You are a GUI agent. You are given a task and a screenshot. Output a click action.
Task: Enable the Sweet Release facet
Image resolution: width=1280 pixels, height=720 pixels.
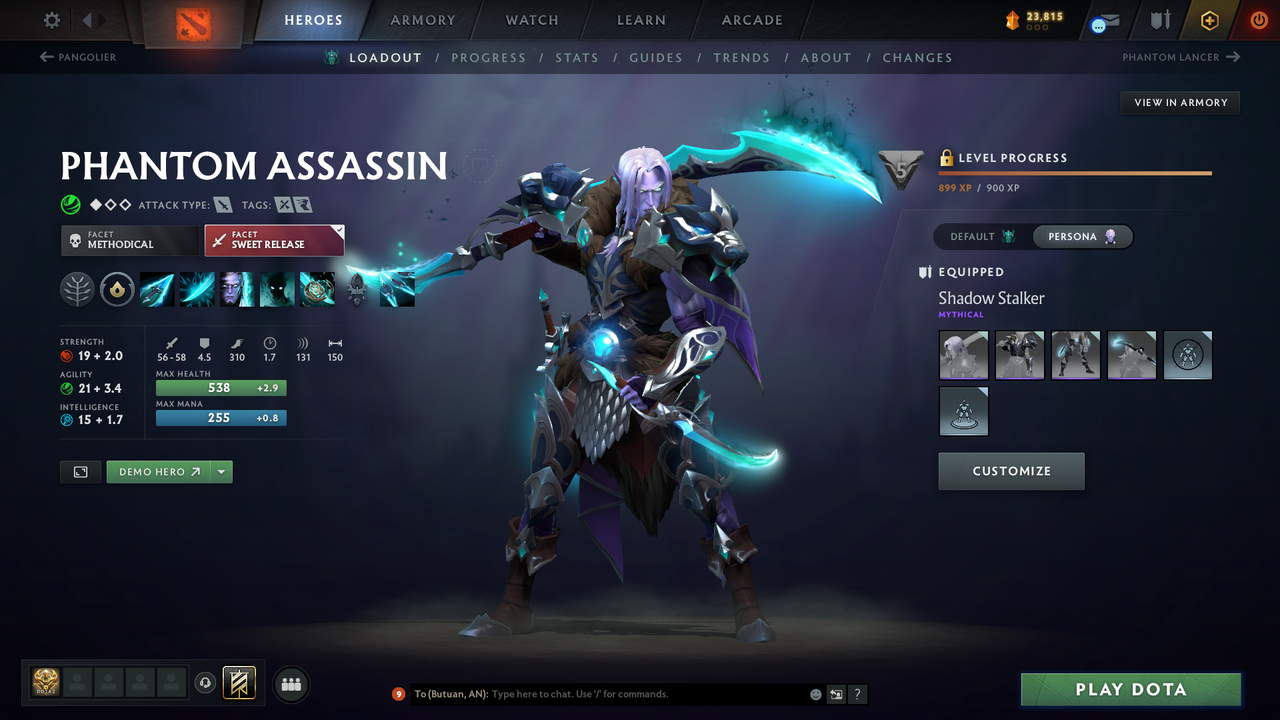(270, 240)
